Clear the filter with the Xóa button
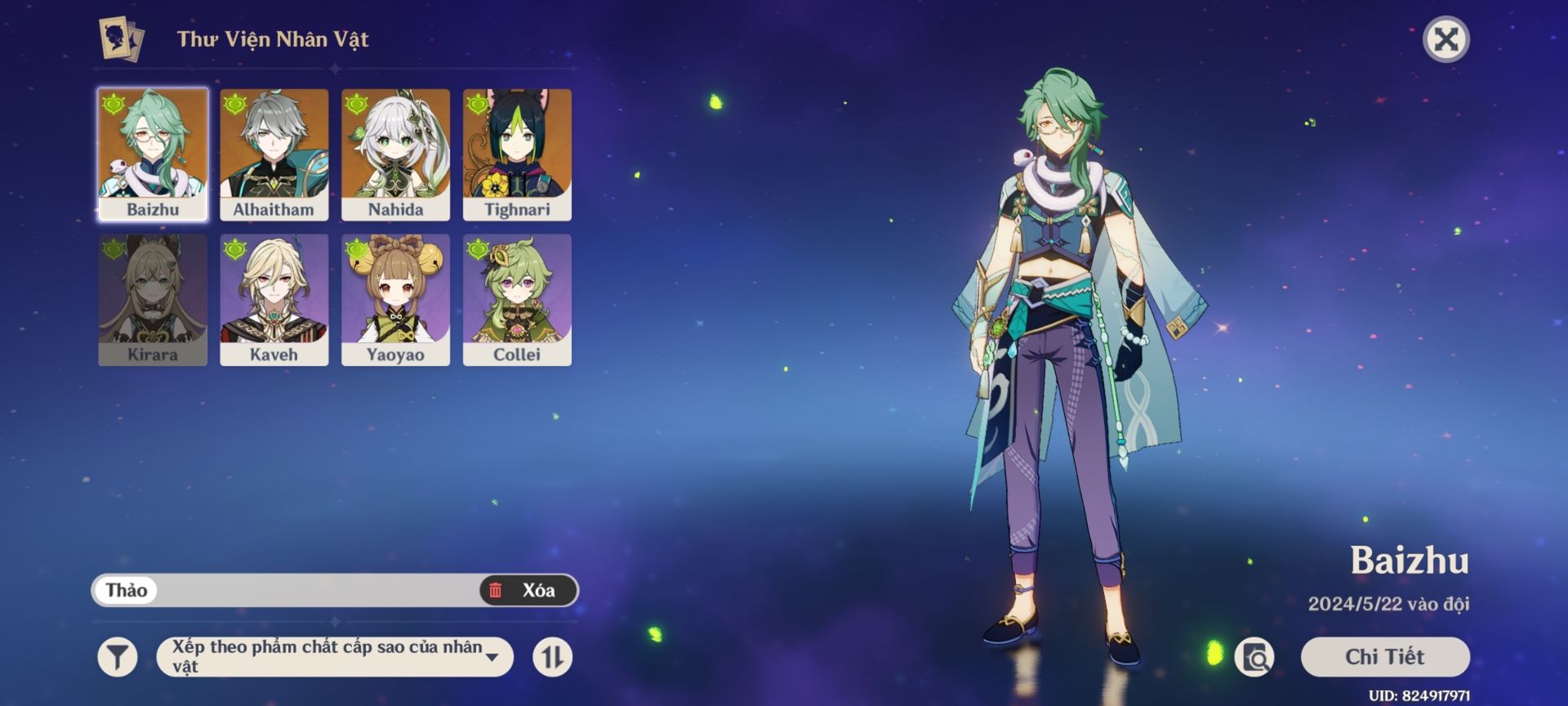 [528, 590]
